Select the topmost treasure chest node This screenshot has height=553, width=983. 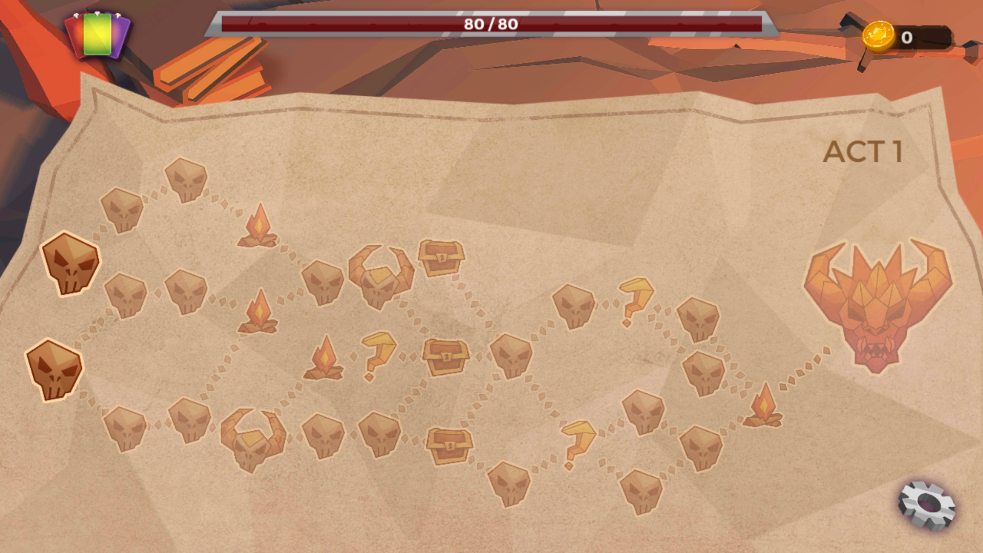tap(440, 258)
